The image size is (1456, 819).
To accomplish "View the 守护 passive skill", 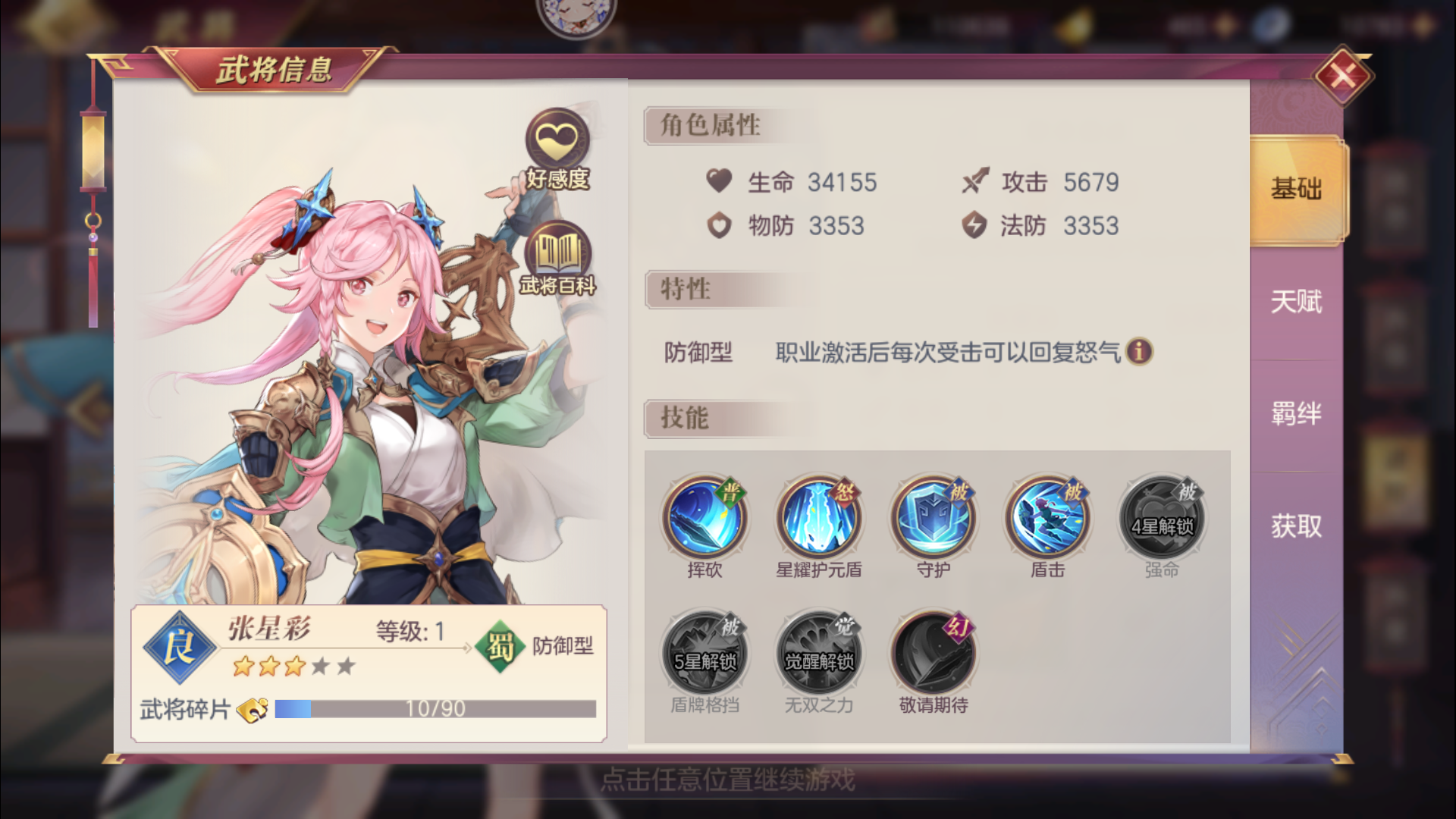I will coord(932,518).
